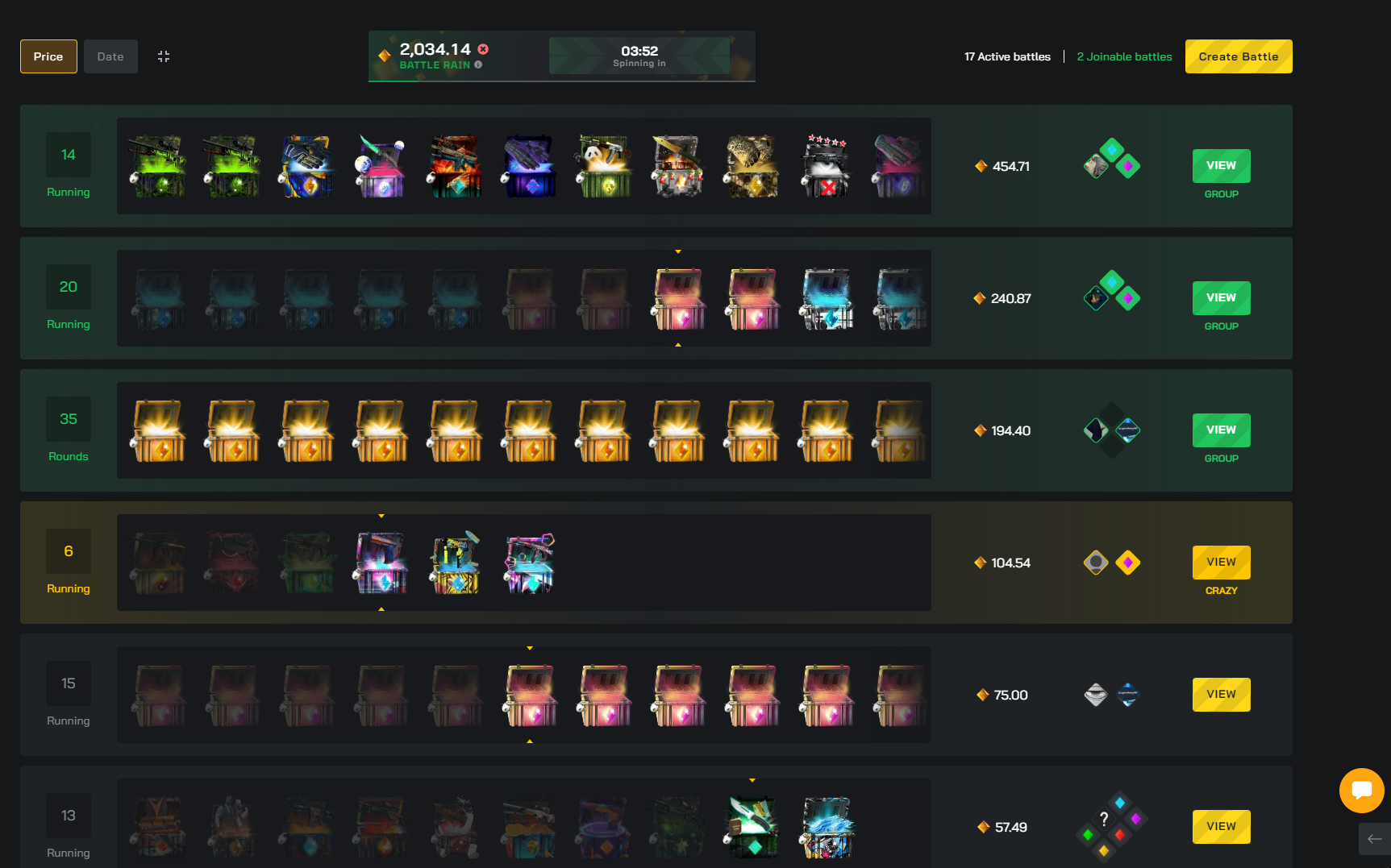Expand the marked case in the 20-round battle

point(677,298)
